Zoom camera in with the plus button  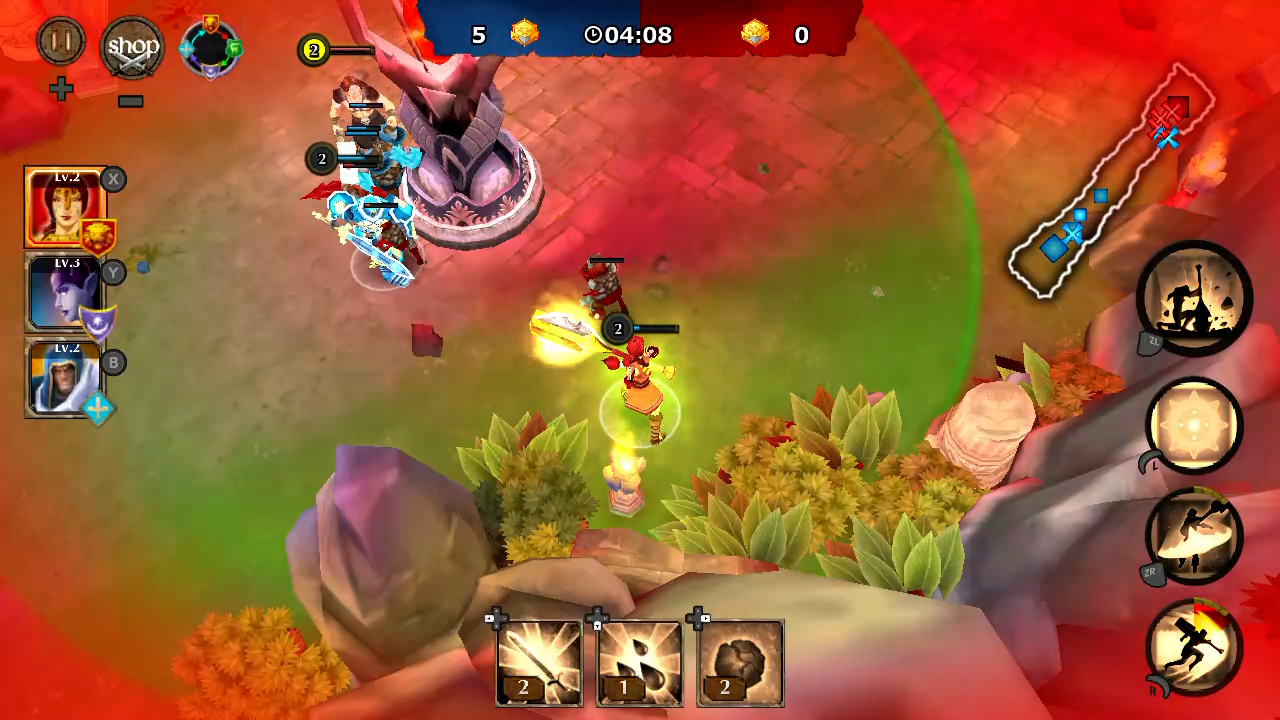coord(62,89)
